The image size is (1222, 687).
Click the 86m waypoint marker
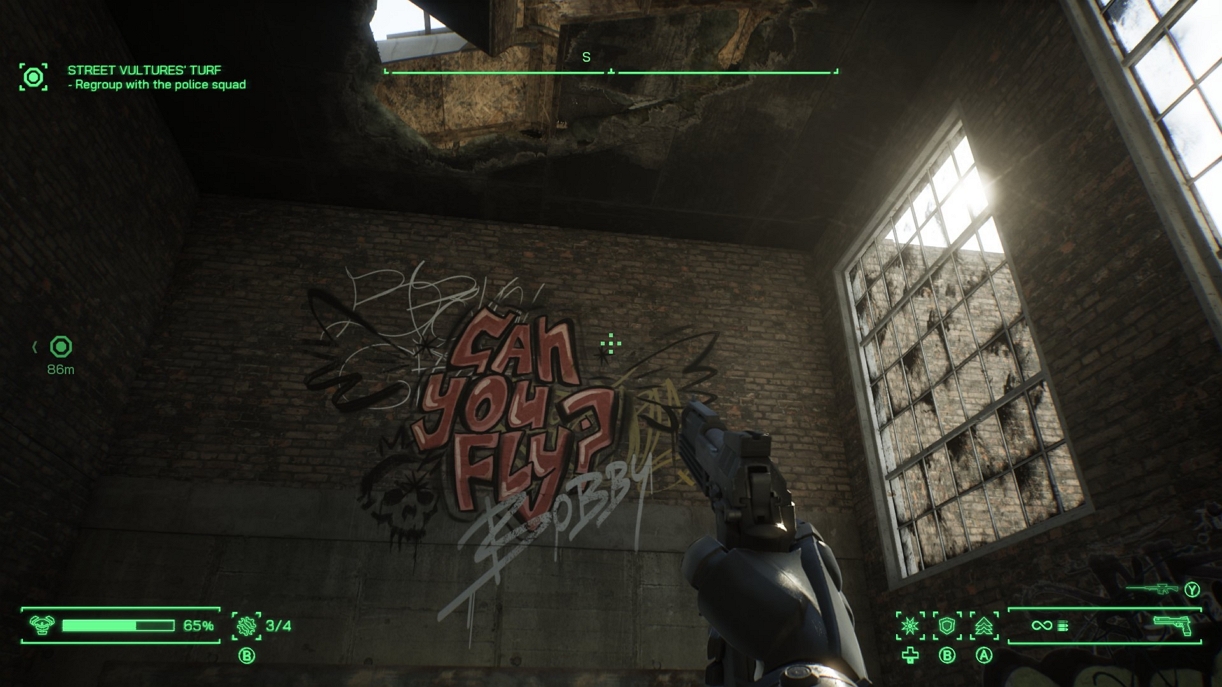click(61, 347)
